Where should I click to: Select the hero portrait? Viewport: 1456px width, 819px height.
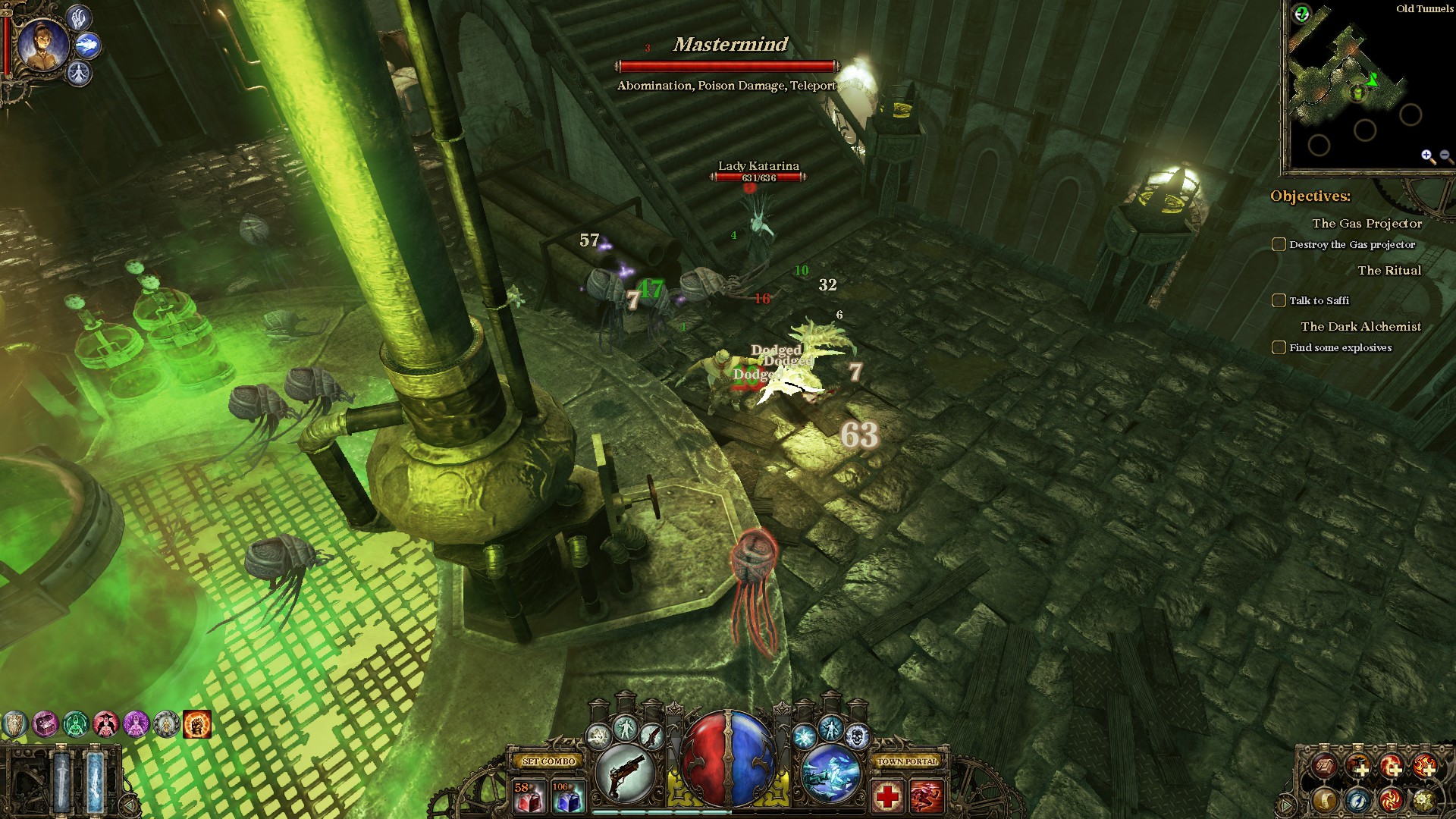point(42,44)
